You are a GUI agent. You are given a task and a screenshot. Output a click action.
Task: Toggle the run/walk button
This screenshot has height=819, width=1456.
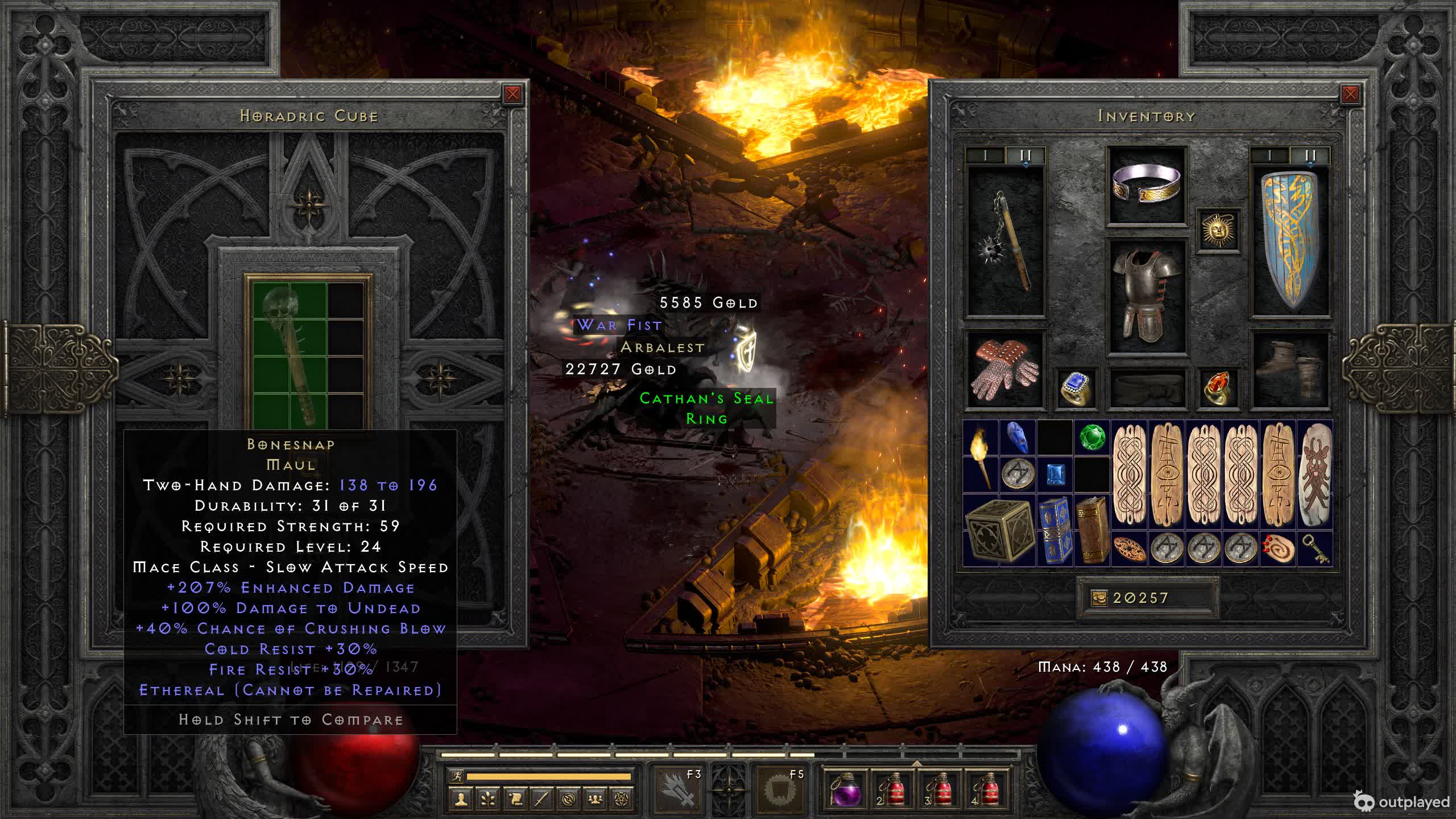[x=456, y=776]
